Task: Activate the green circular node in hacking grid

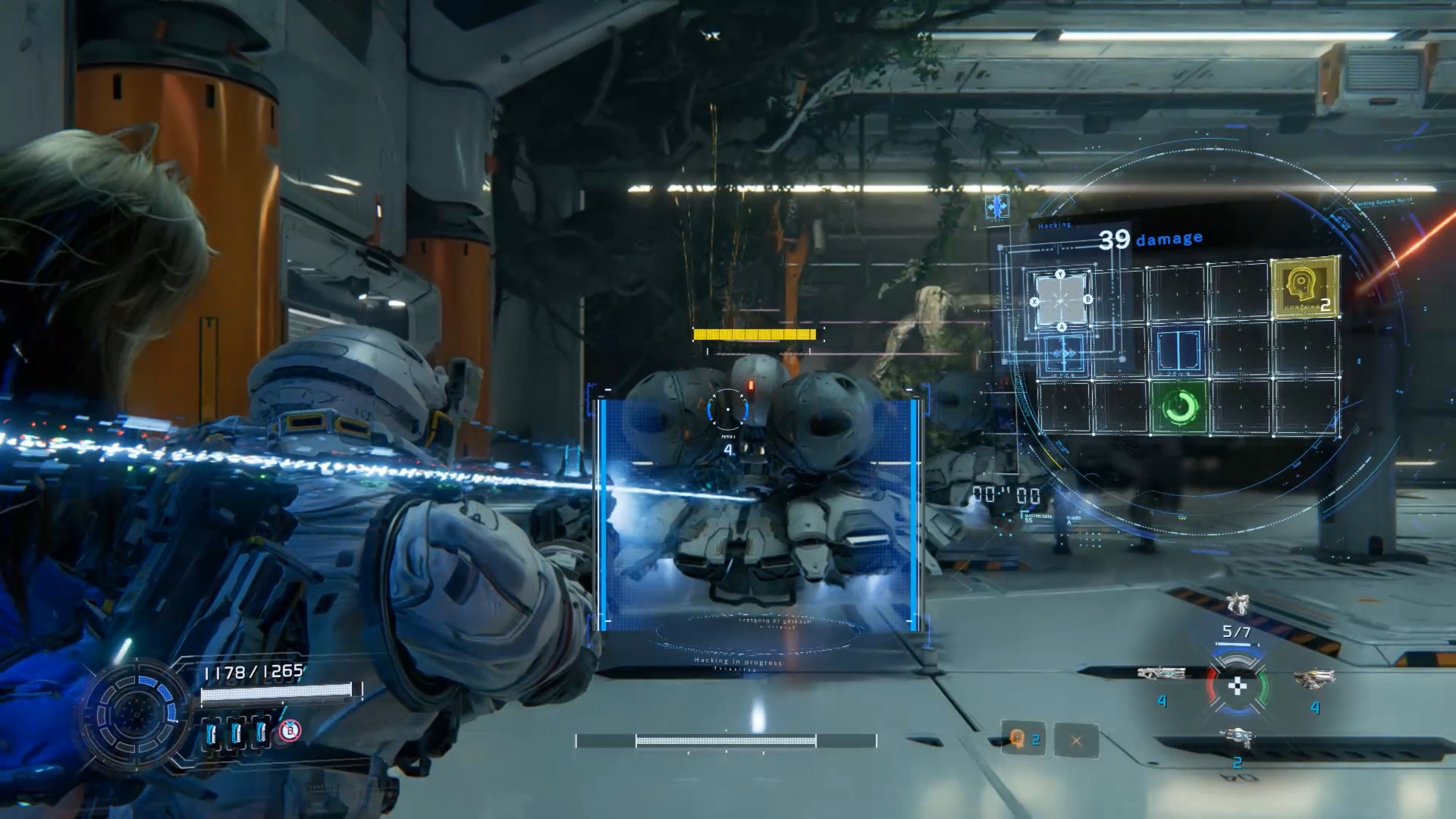Action: coord(1178,408)
